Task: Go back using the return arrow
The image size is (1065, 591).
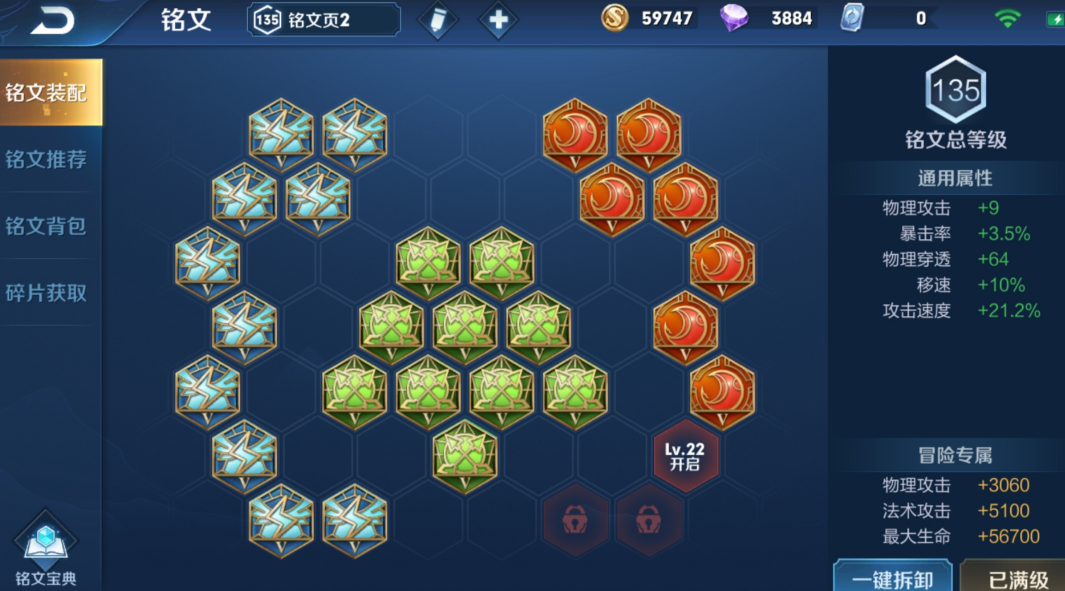Action: click(x=52, y=20)
